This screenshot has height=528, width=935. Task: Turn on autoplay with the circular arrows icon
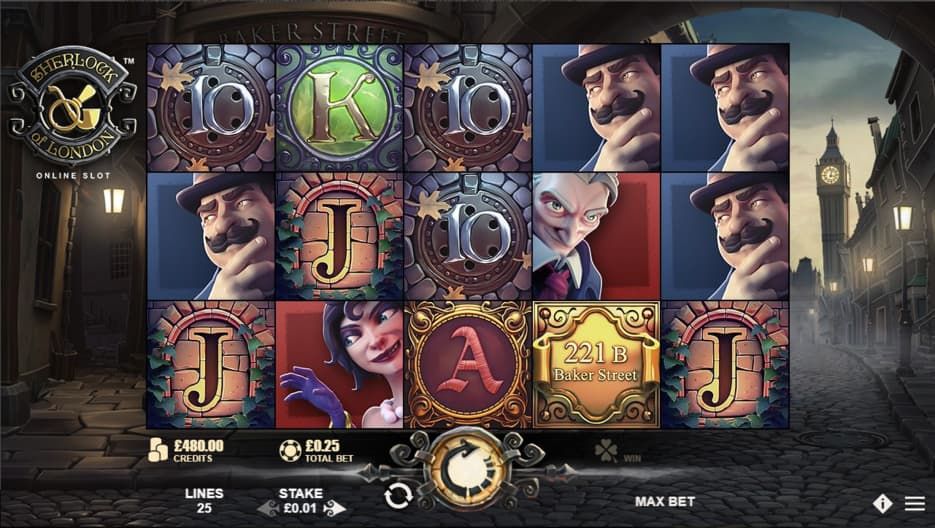pyautogui.click(x=398, y=495)
